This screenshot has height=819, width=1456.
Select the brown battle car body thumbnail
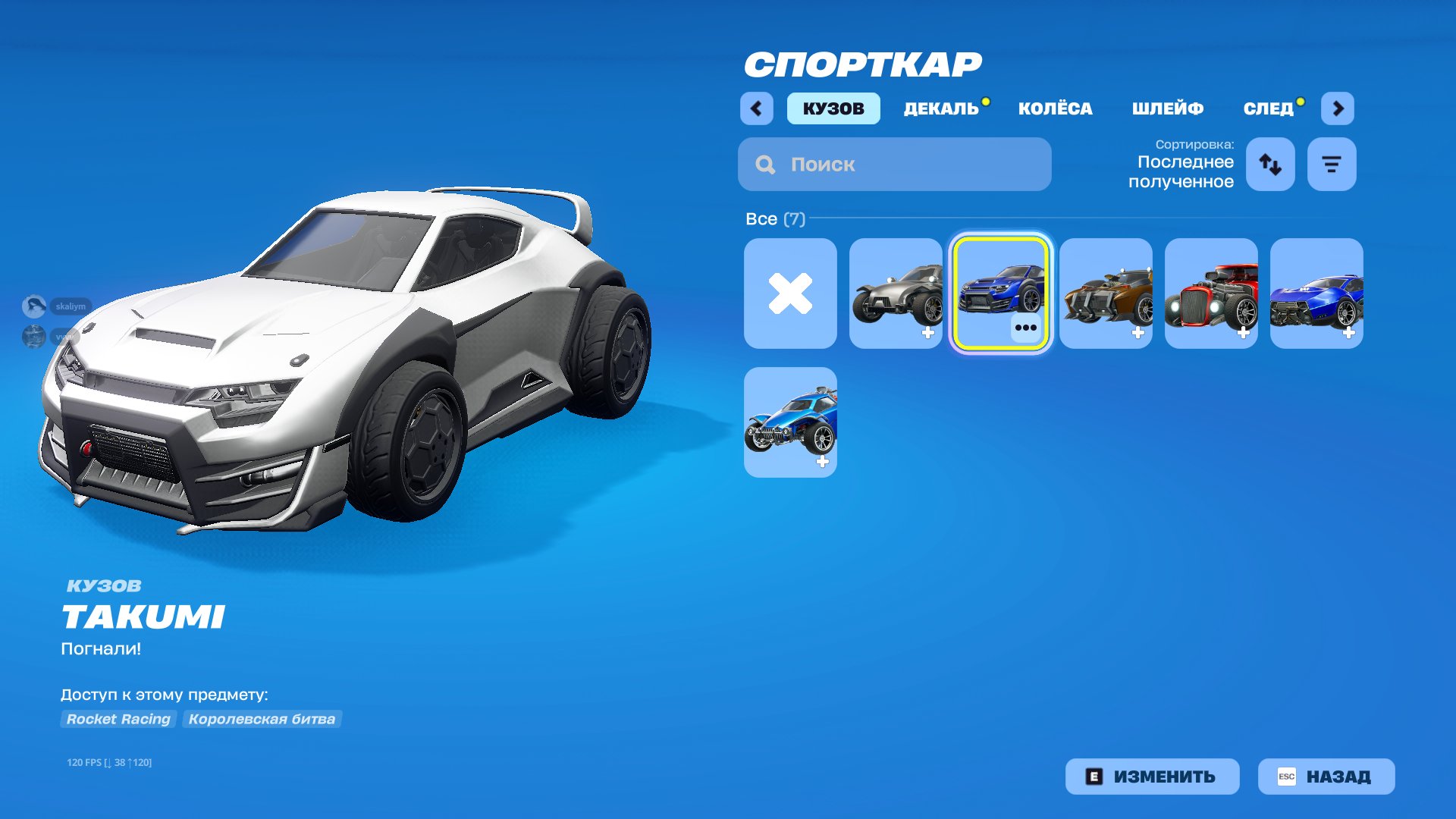coord(1106,295)
